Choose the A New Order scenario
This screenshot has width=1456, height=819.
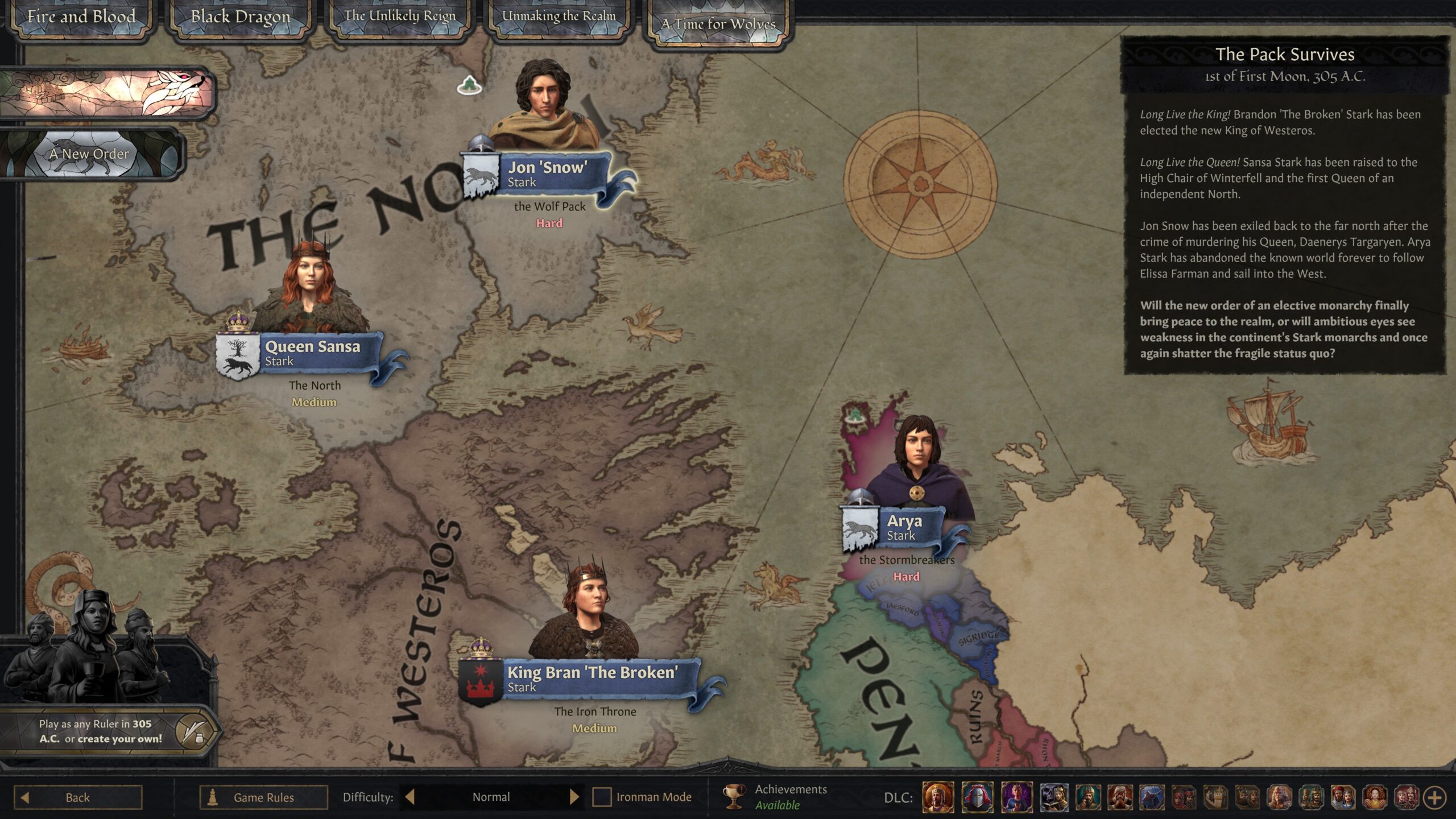click(90, 154)
